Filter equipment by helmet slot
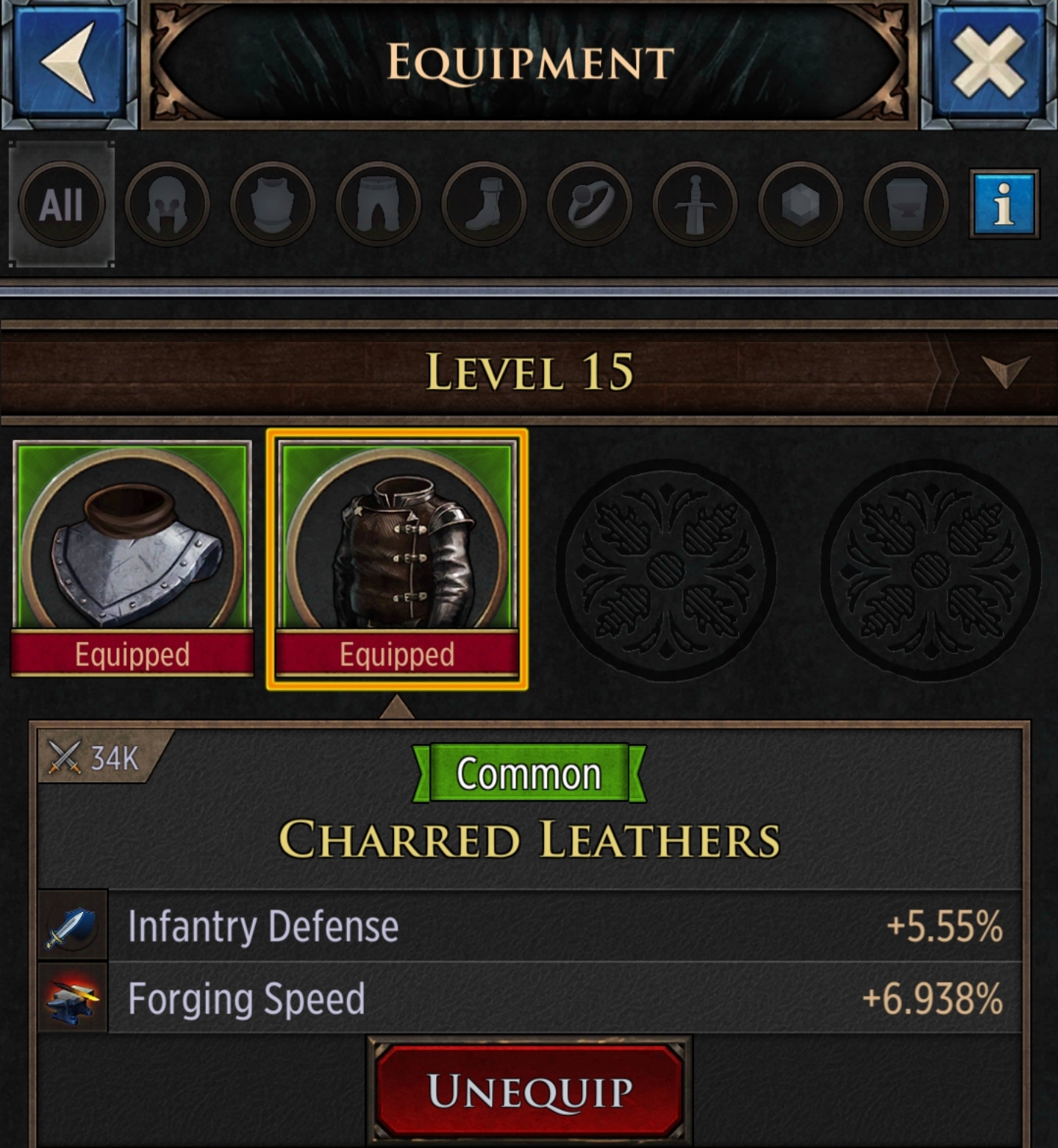The height and width of the screenshot is (1148, 1058). [165, 204]
